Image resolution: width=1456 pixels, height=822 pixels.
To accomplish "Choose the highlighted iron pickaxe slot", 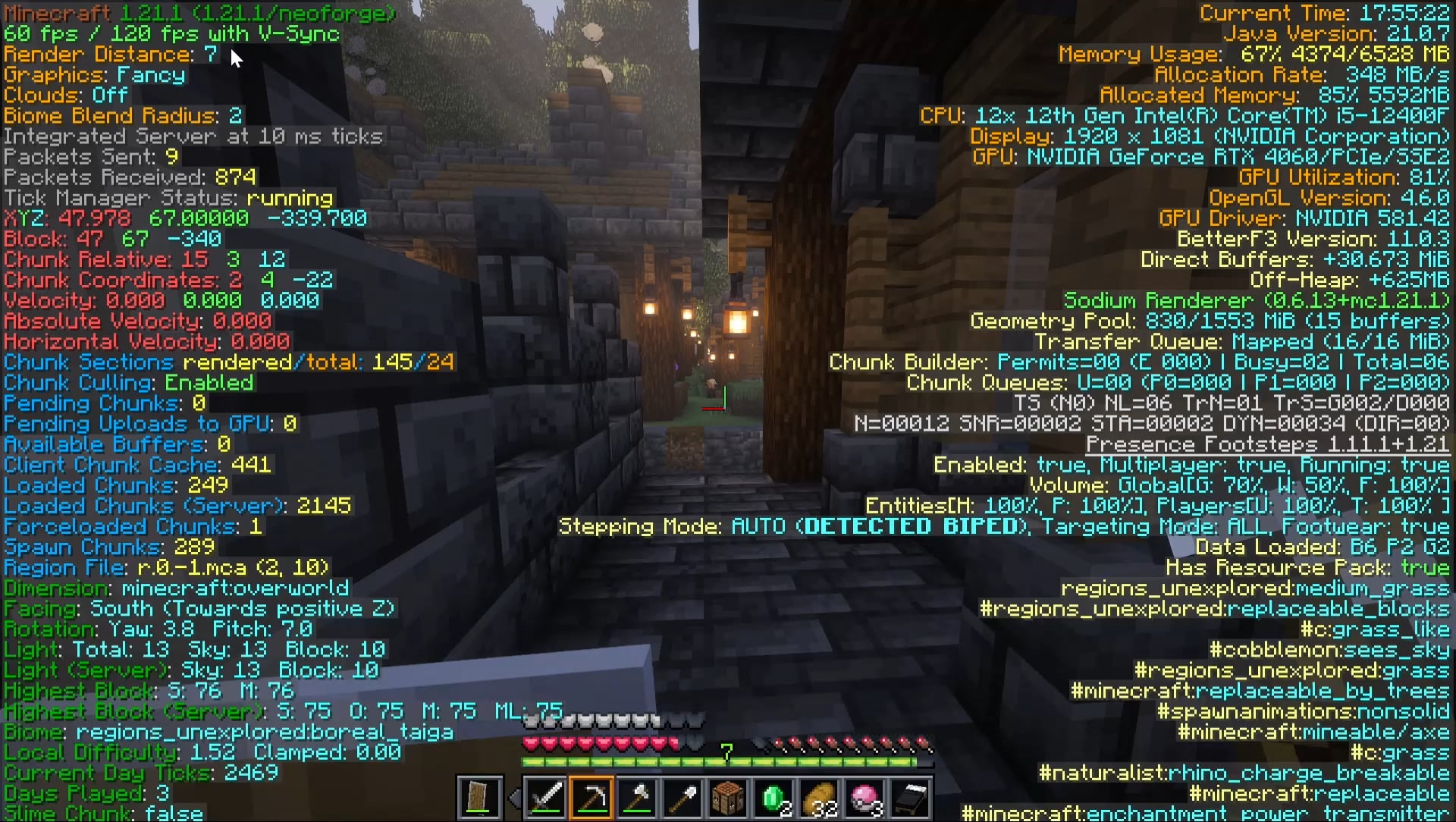I will [591, 798].
